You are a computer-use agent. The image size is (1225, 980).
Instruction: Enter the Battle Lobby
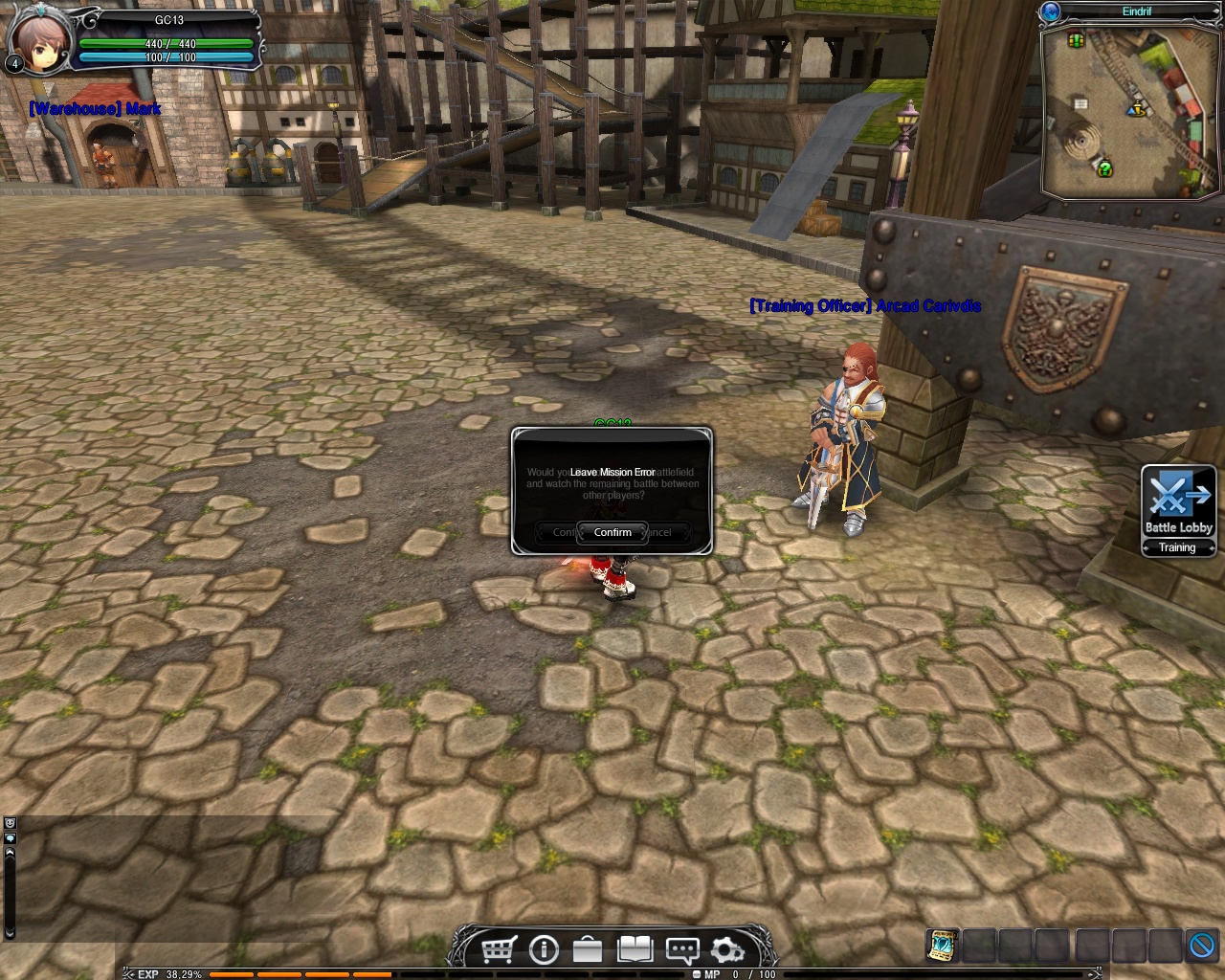[x=1178, y=502]
